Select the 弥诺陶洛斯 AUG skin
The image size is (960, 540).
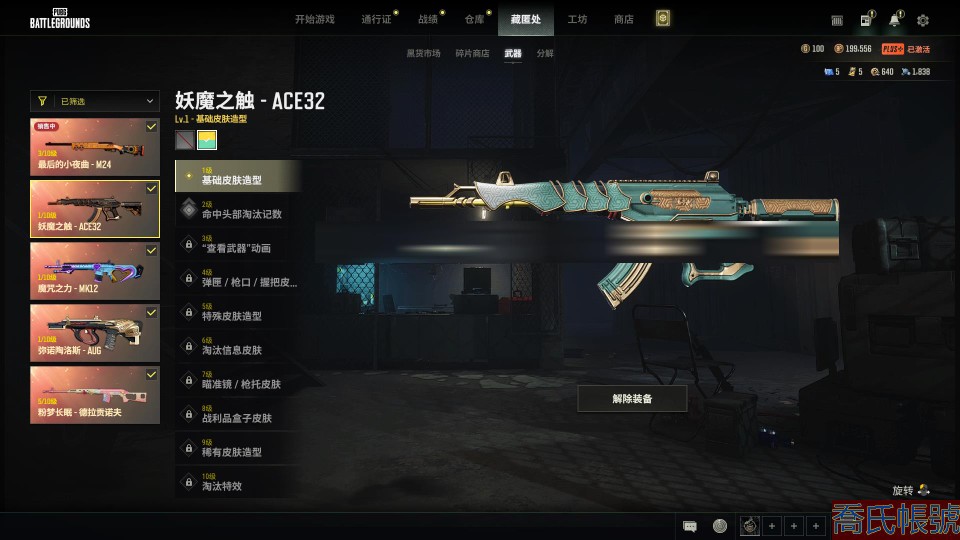click(95, 332)
